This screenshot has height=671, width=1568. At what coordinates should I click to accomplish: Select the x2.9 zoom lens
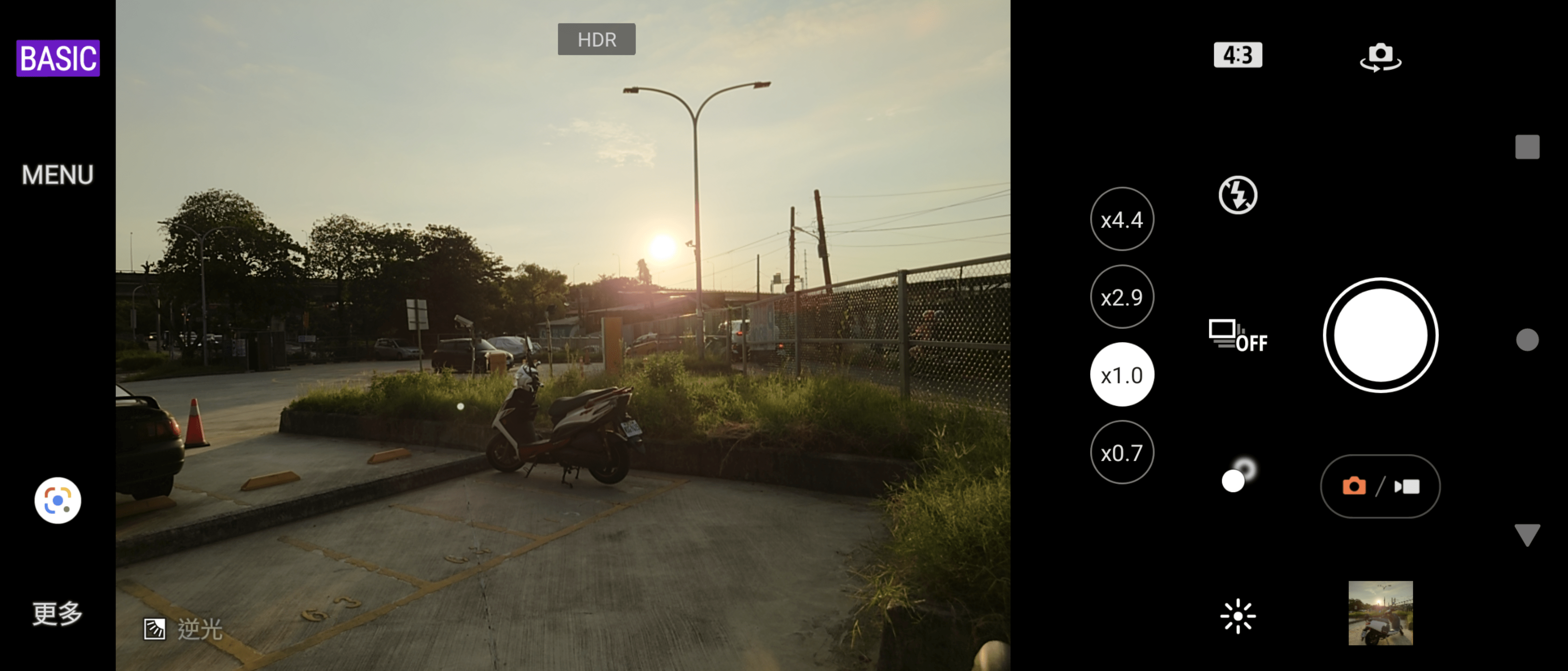tap(1121, 297)
